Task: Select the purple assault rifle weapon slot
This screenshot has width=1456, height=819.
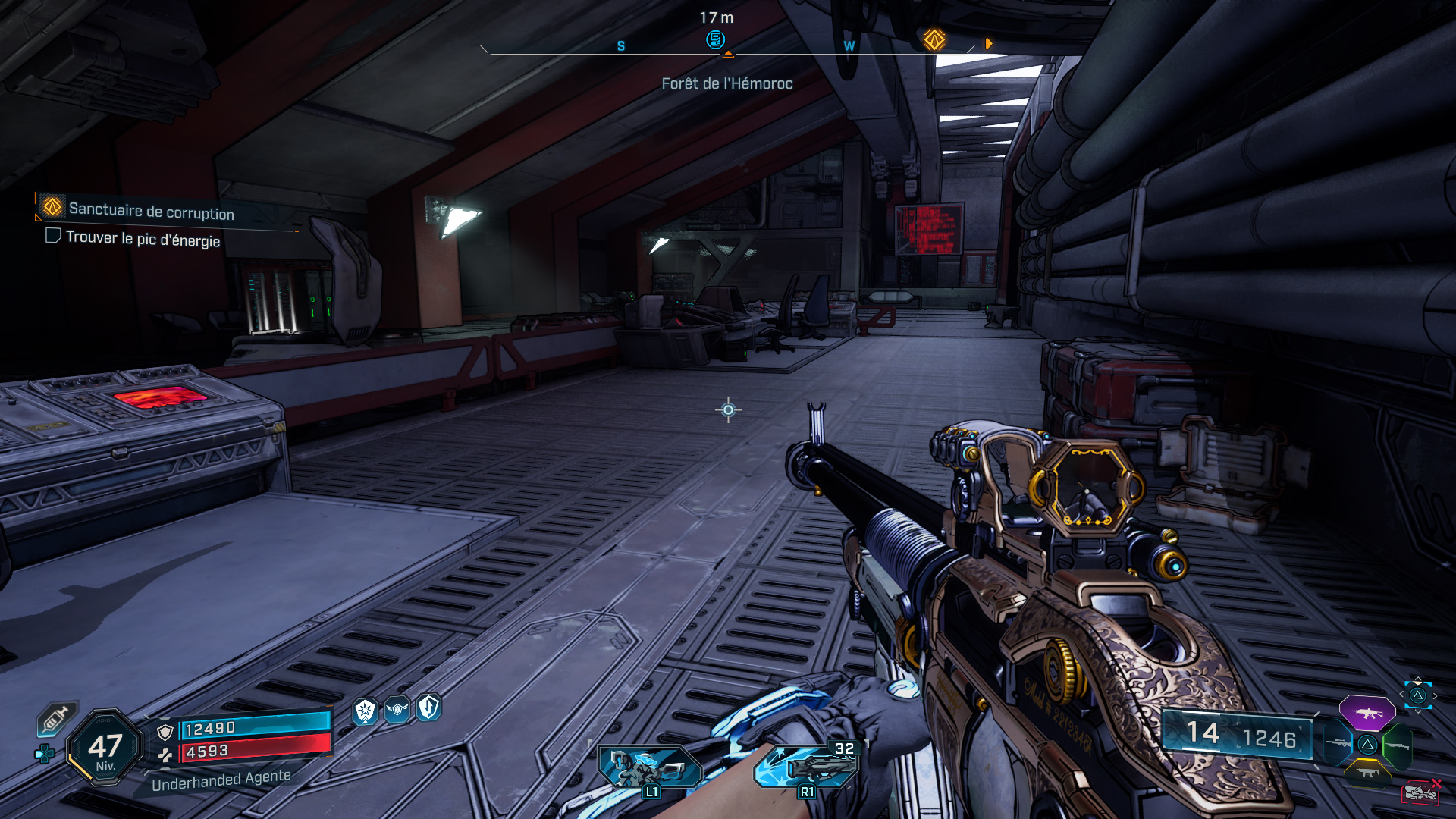Action: pos(1367,713)
